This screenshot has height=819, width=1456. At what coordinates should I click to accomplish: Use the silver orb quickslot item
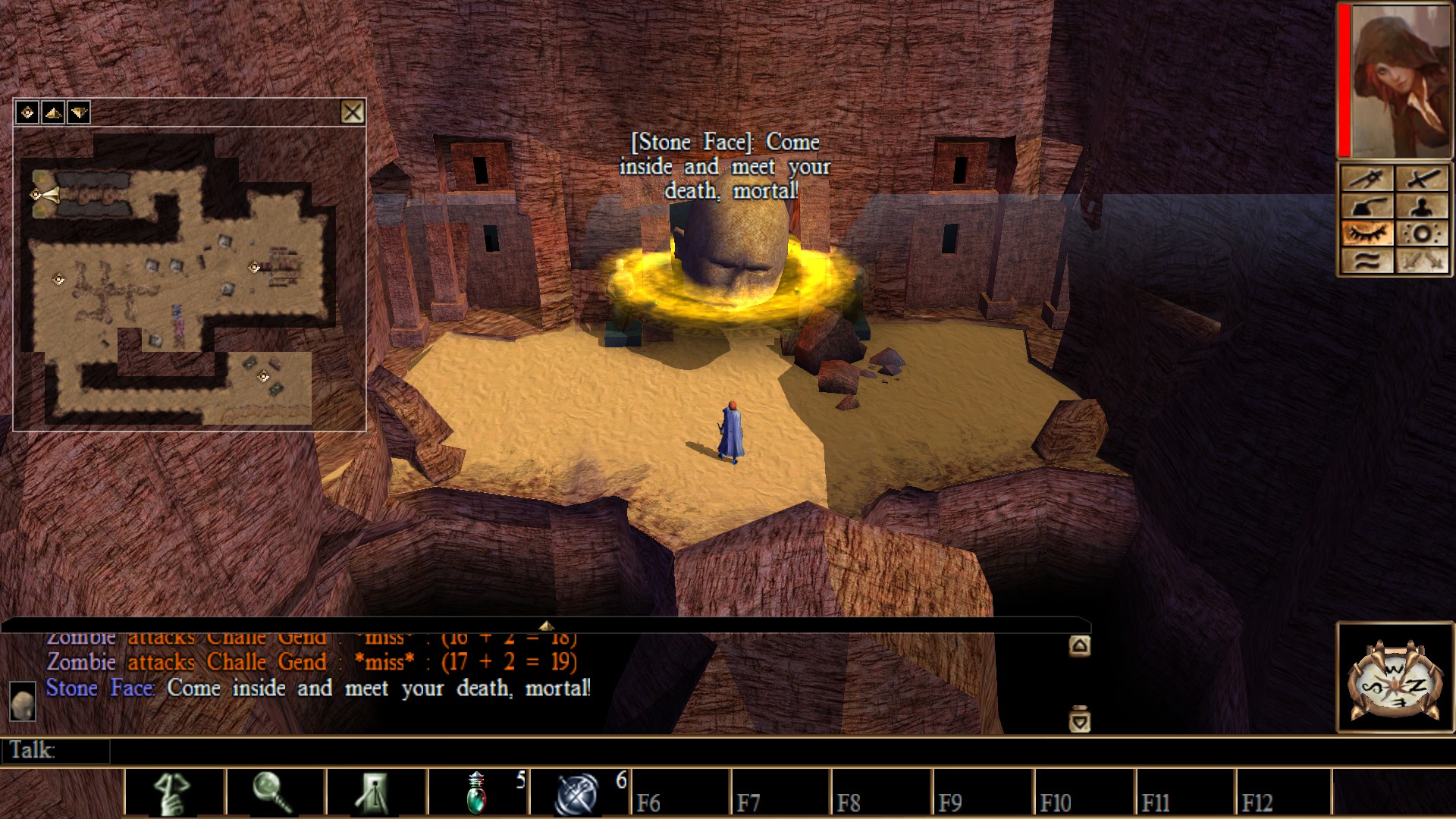(578, 793)
